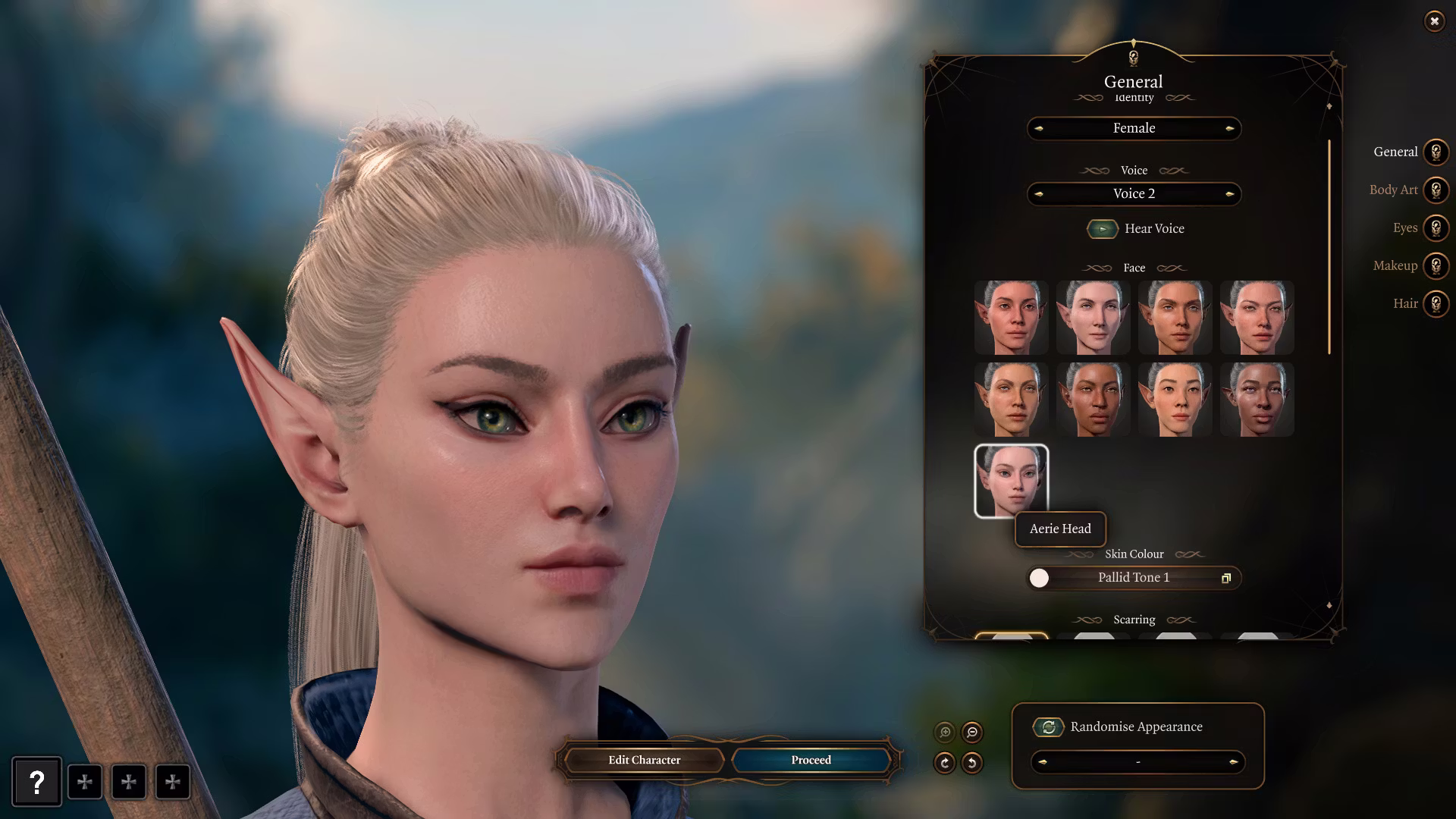Choose the next voice after Voice 2
Image resolution: width=1456 pixels, height=819 pixels.
click(1229, 194)
